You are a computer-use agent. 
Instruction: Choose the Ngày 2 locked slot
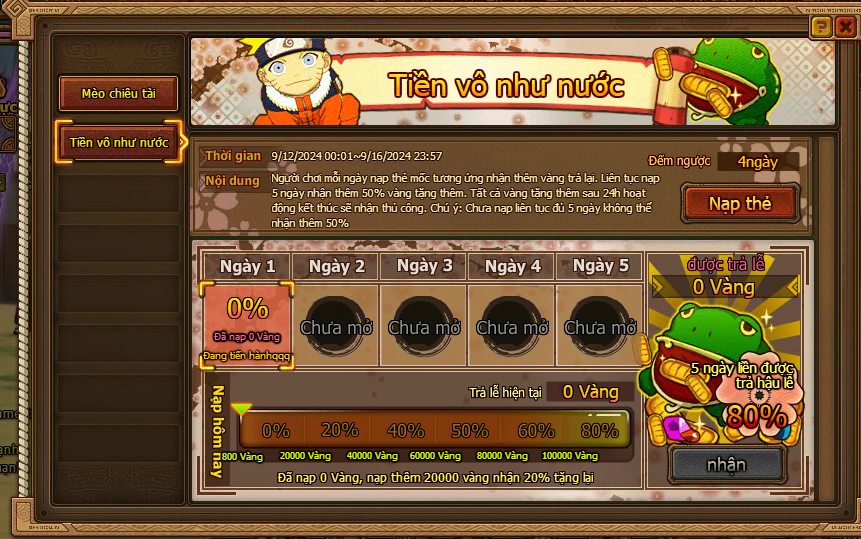(336, 323)
